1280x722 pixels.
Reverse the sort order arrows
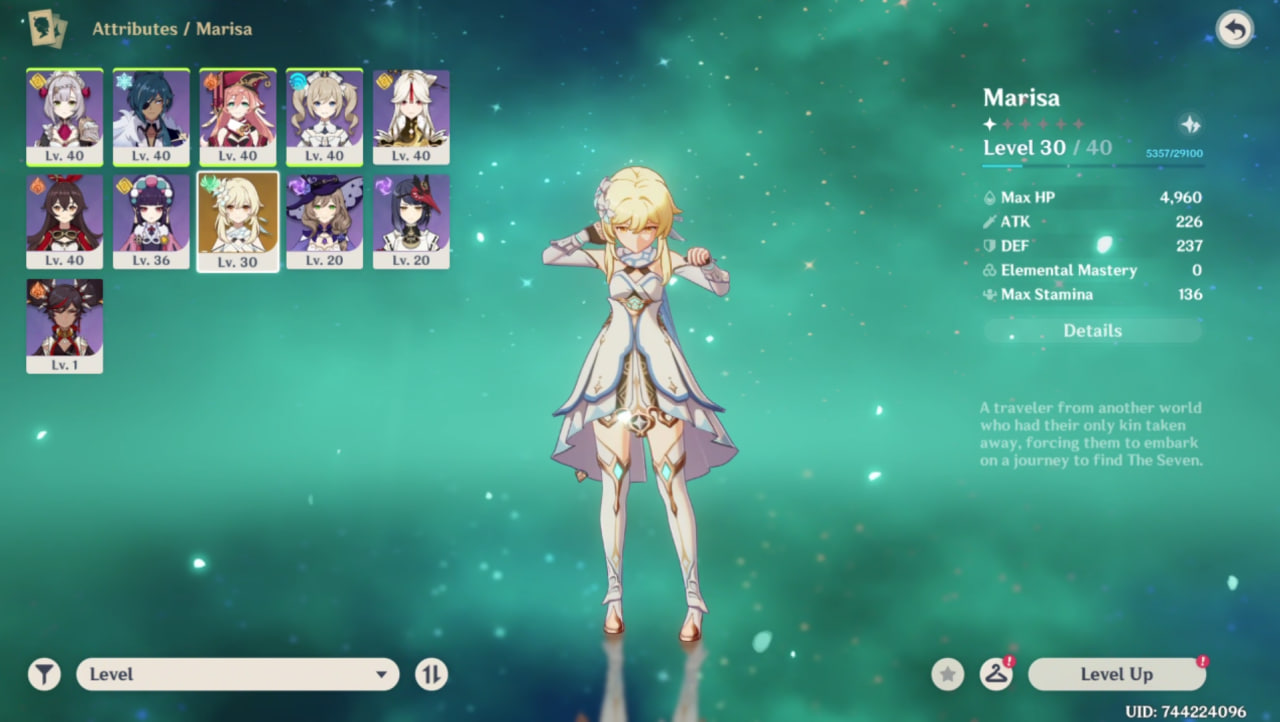[x=431, y=674]
